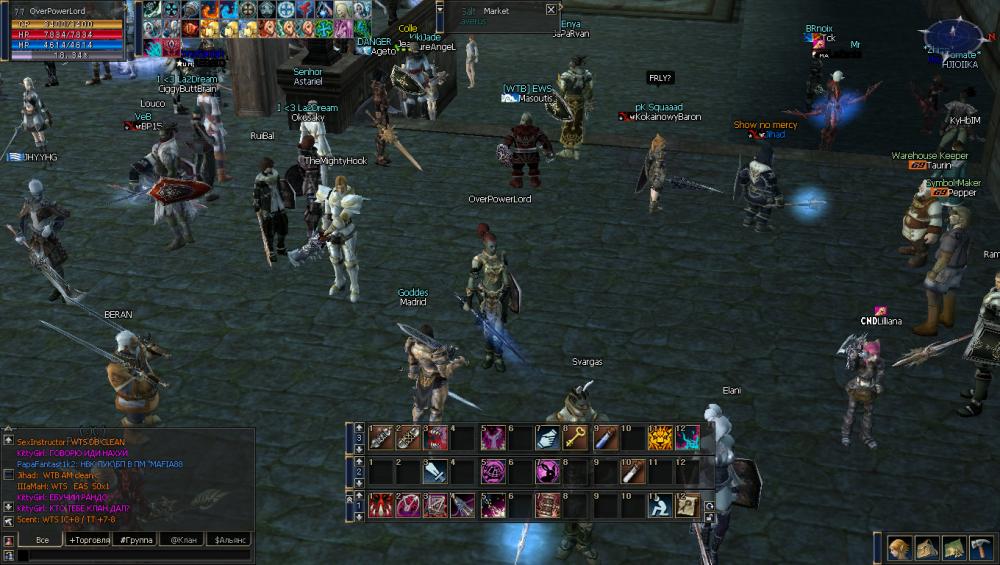Switch to the @Клан clan chat tab
Viewport: 1000px width, 565px height.
pyautogui.click(x=182, y=540)
